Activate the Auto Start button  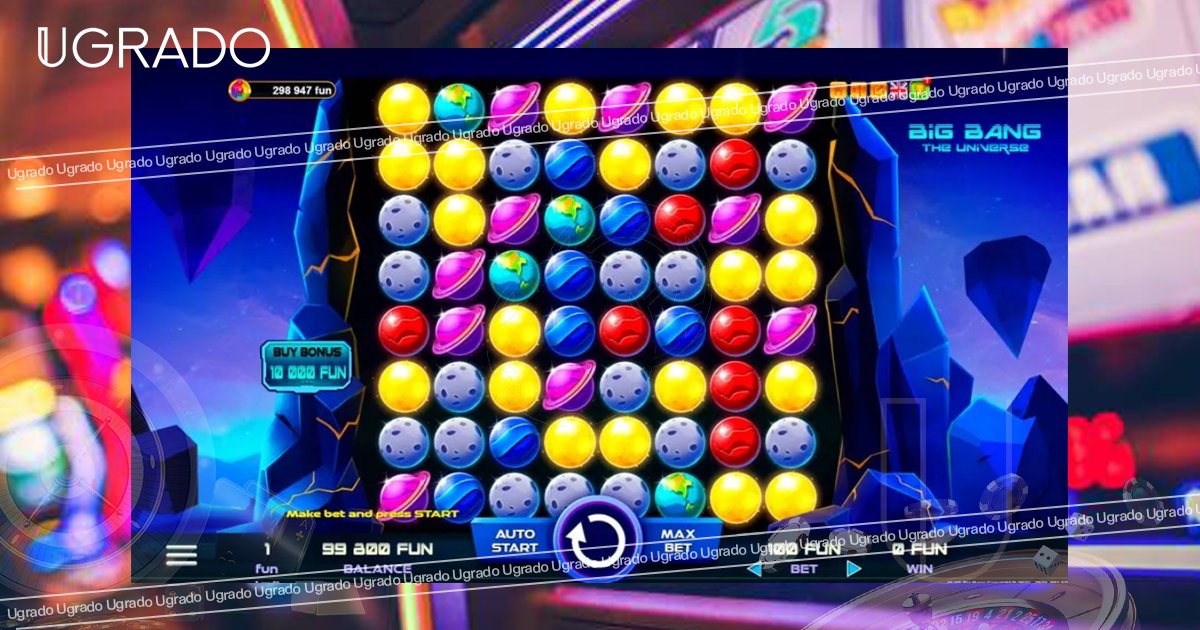click(x=514, y=540)
